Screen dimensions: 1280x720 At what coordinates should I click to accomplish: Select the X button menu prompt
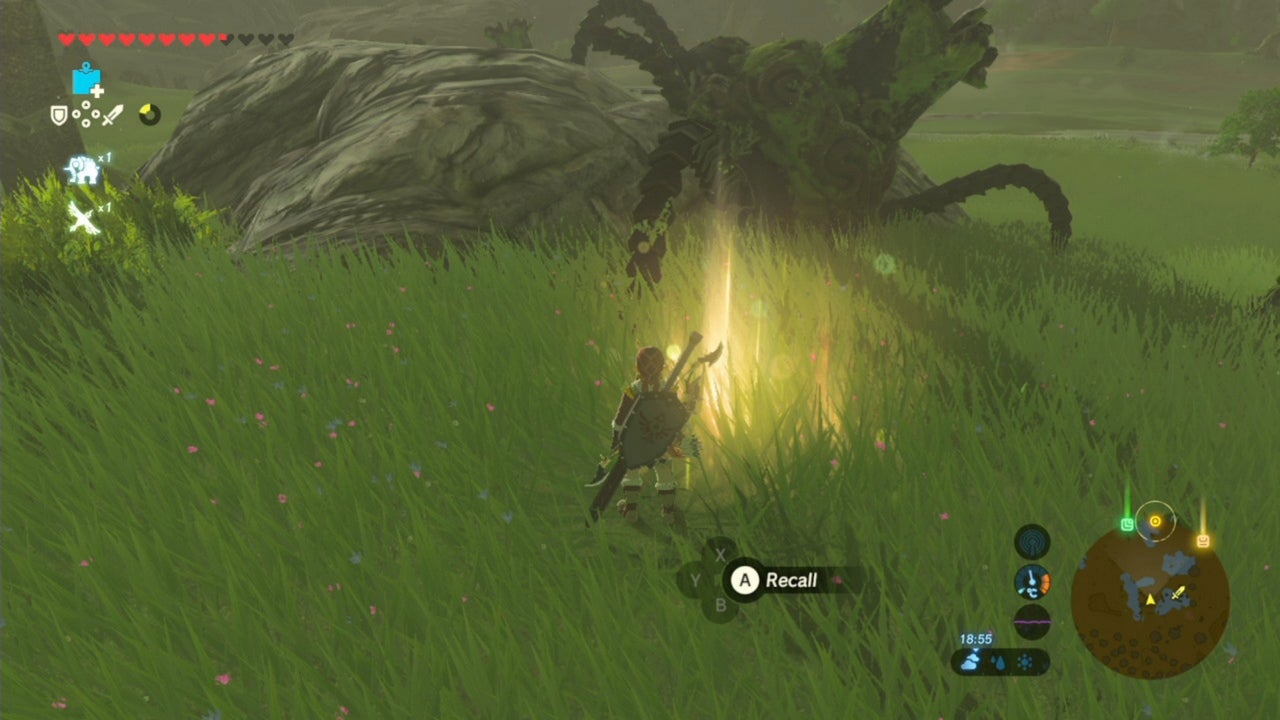click(721, 555)
